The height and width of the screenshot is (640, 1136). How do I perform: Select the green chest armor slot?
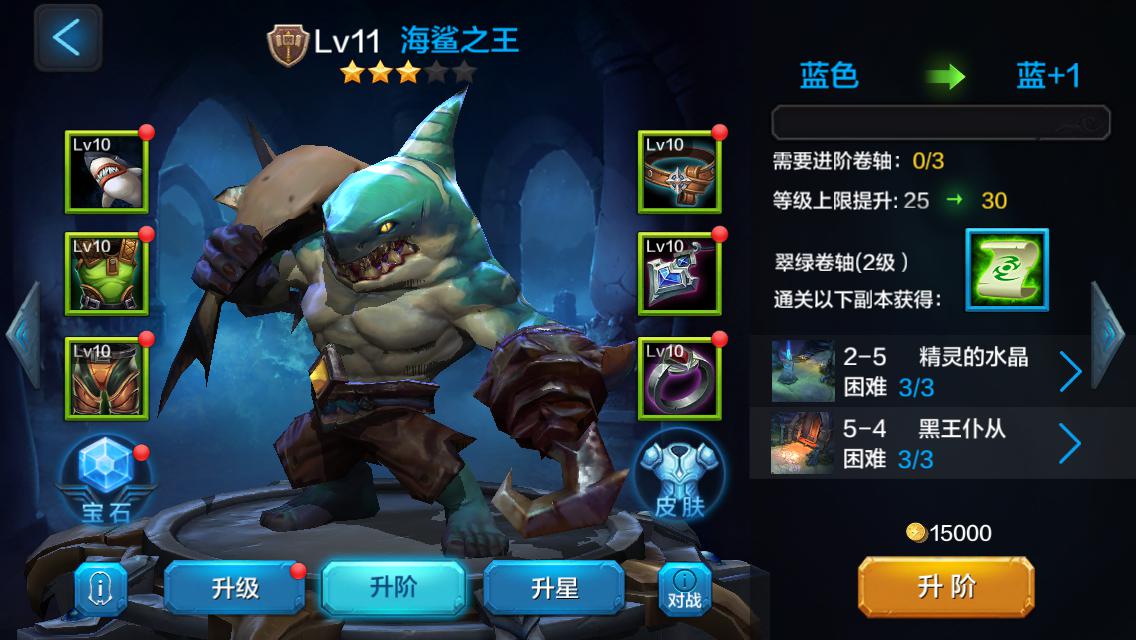click(106, 274)
